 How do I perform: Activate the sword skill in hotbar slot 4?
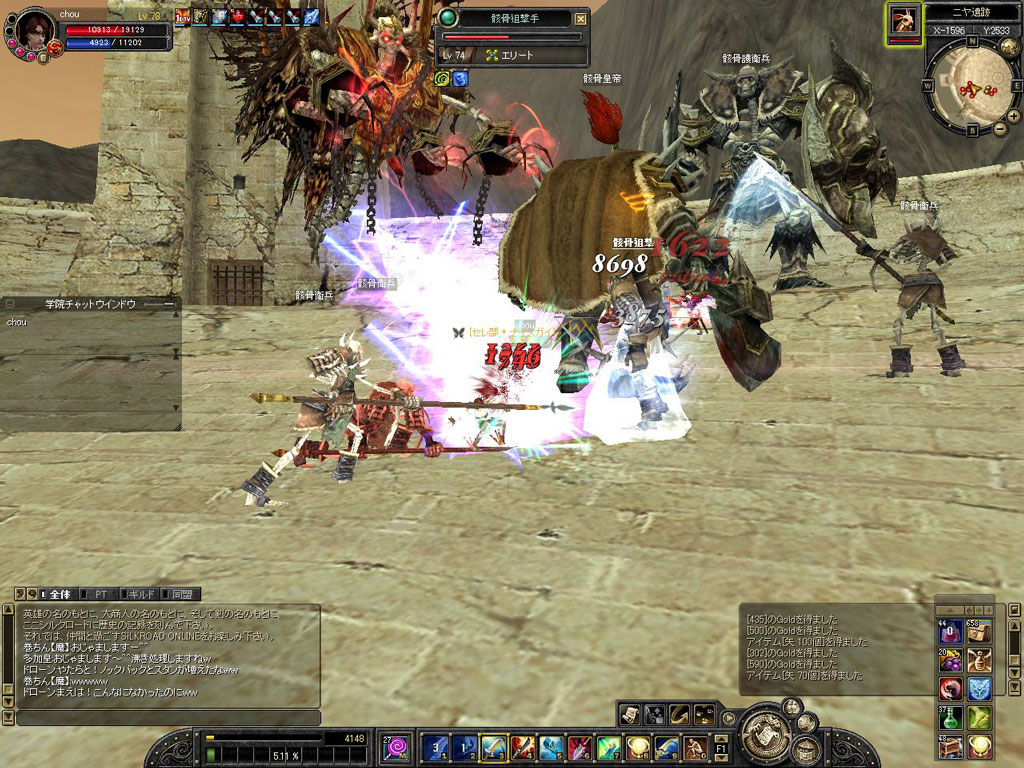pyautogui.click(x=522, y=747)
